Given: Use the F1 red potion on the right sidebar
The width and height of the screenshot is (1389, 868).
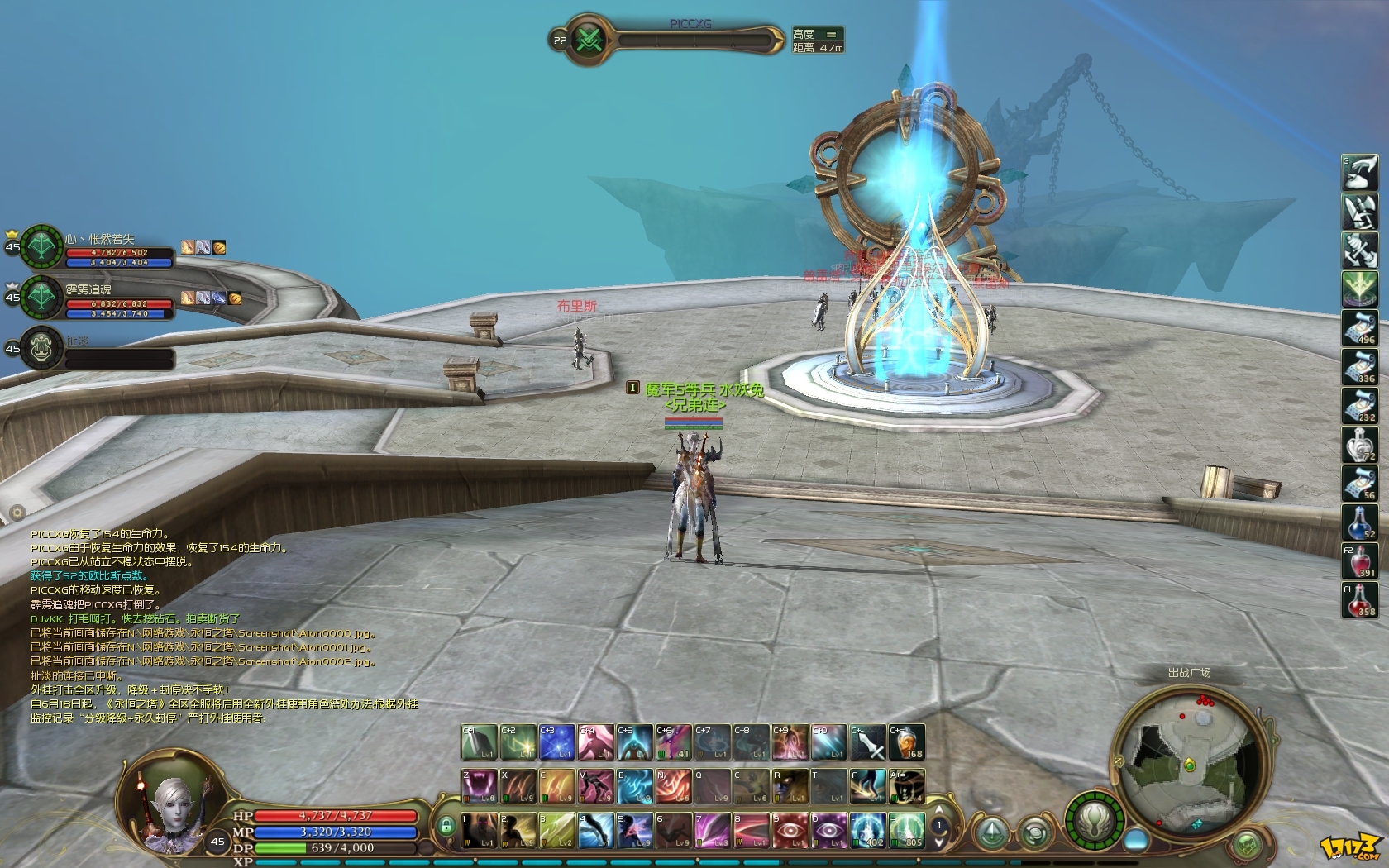Looking at the screenshot, I should 1360,600.
